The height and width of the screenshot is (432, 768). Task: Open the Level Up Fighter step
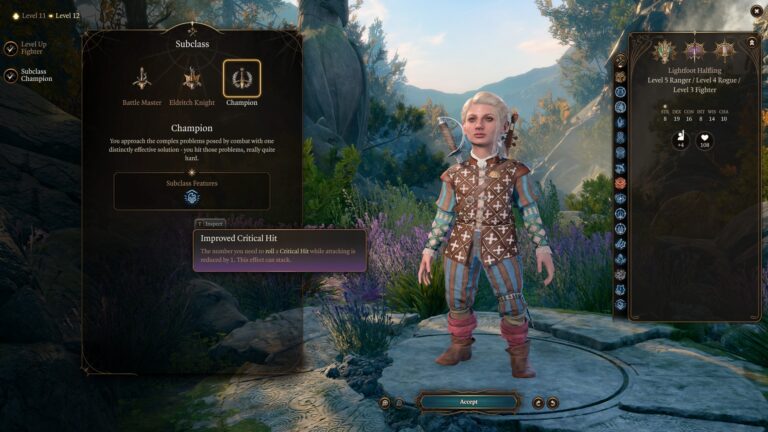(10, 48)
